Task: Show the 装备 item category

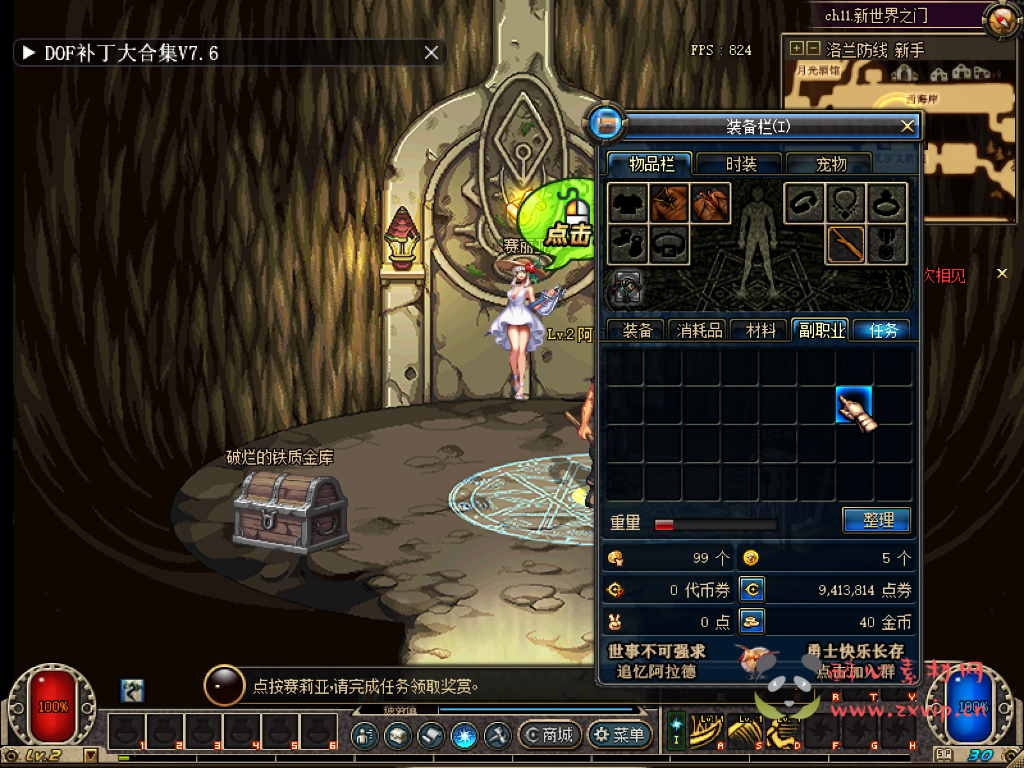Action: click(637, 330)
